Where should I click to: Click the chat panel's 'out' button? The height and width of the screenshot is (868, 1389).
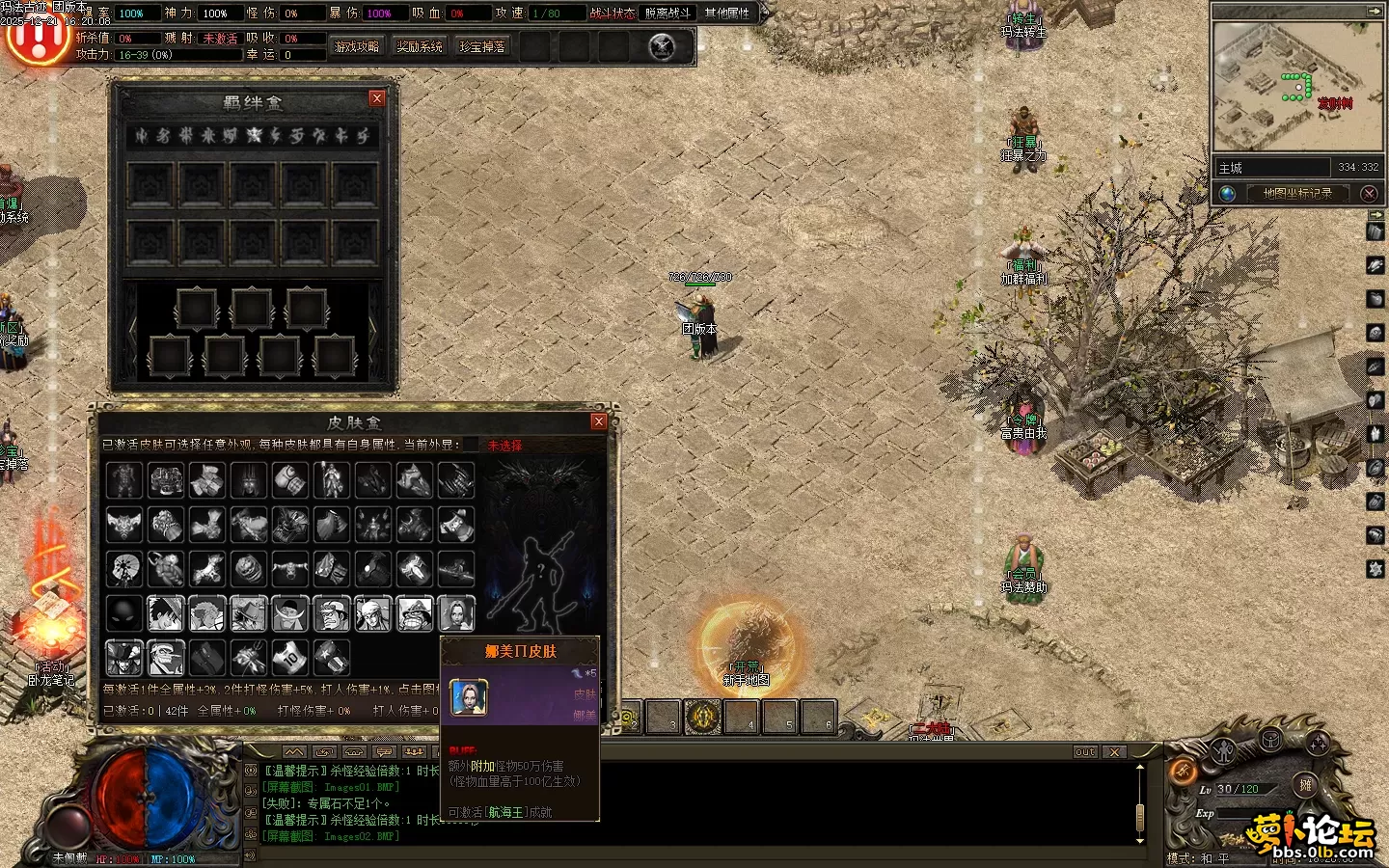1085,751
